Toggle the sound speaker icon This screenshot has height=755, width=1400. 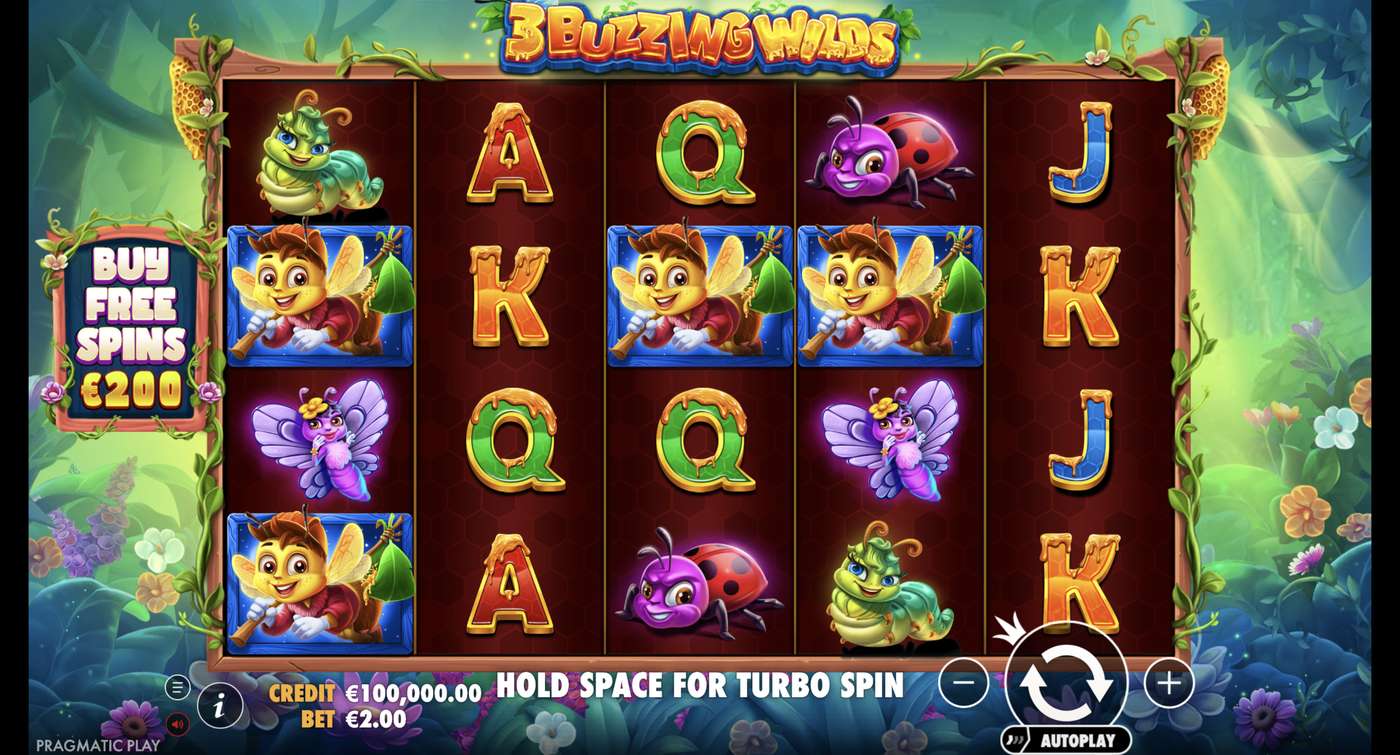point(177,724)
